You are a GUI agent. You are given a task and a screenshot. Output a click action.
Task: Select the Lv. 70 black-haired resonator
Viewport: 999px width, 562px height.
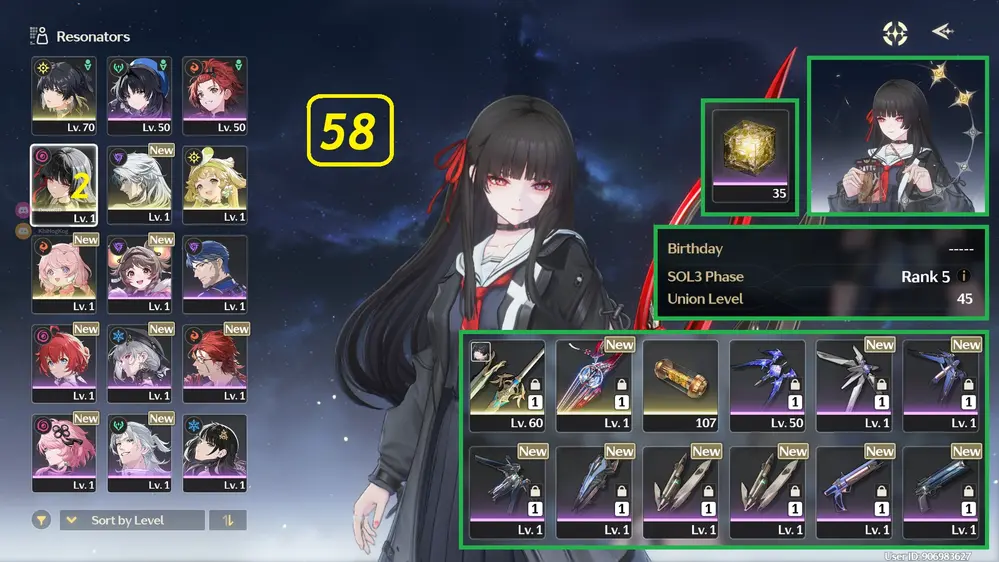coord(64,94)
